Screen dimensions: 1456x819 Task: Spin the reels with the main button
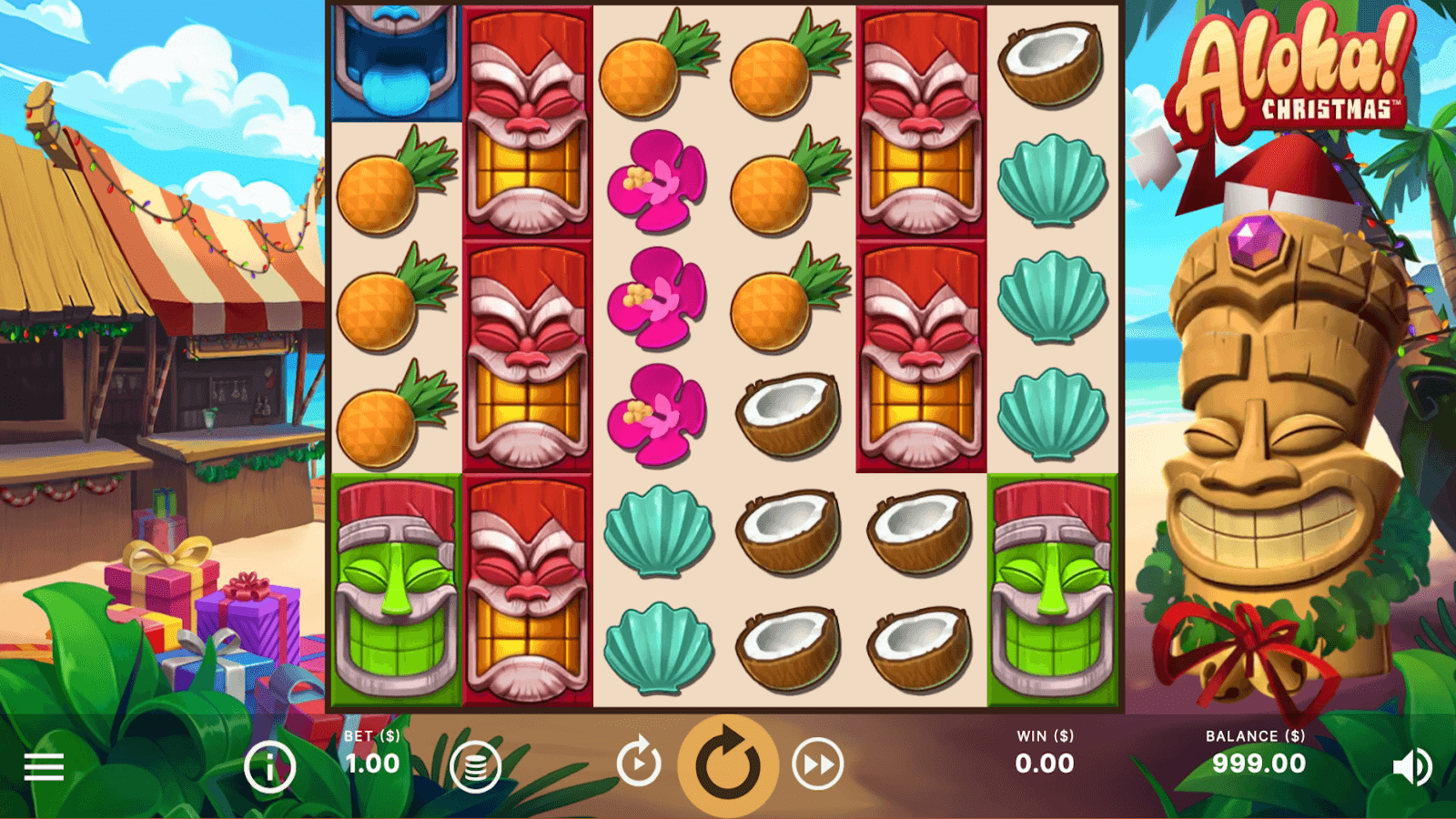[x=728, y=764]
